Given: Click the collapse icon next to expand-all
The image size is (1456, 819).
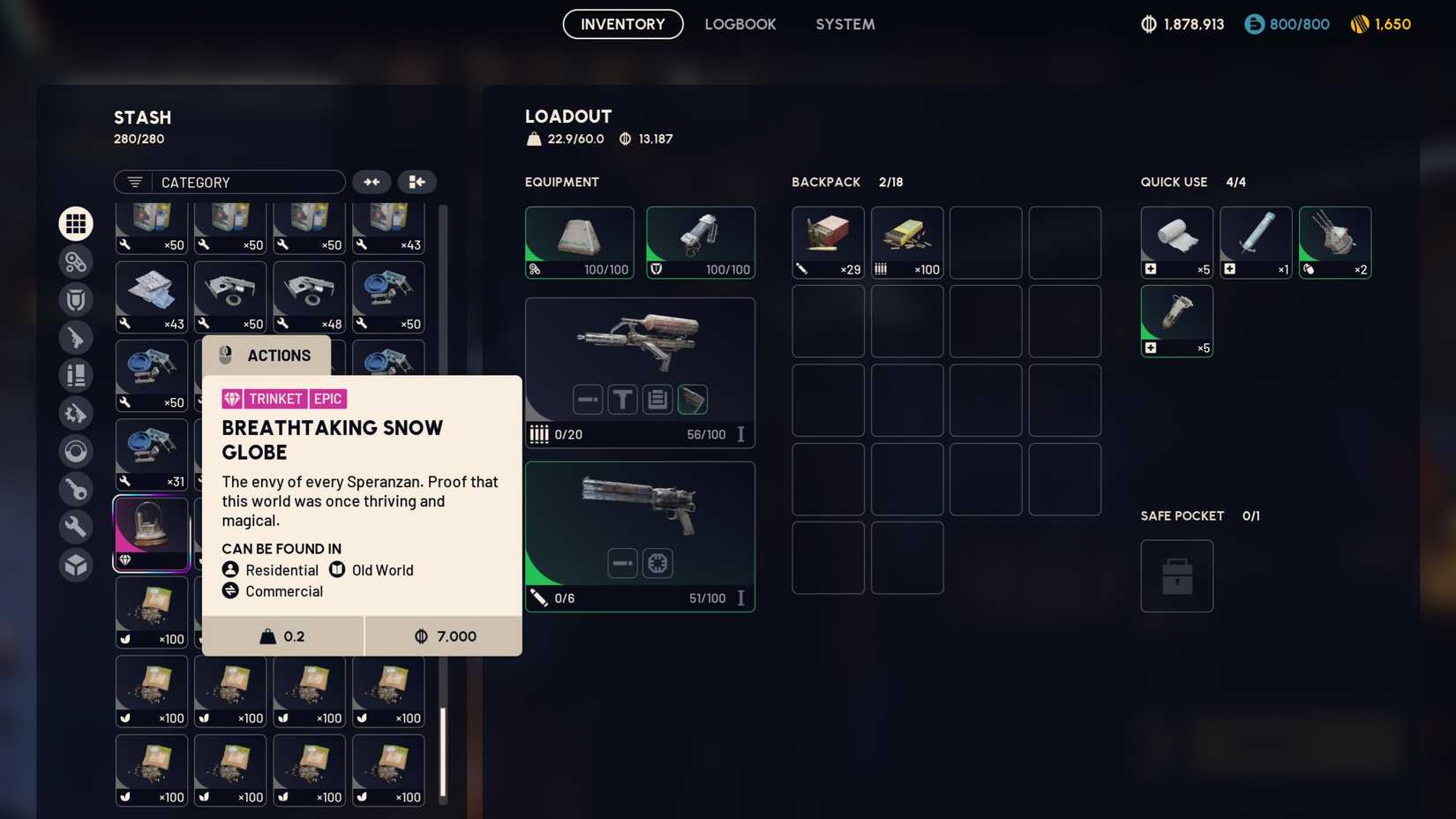Looking at the screenshot, I should [x=417, y=182].
